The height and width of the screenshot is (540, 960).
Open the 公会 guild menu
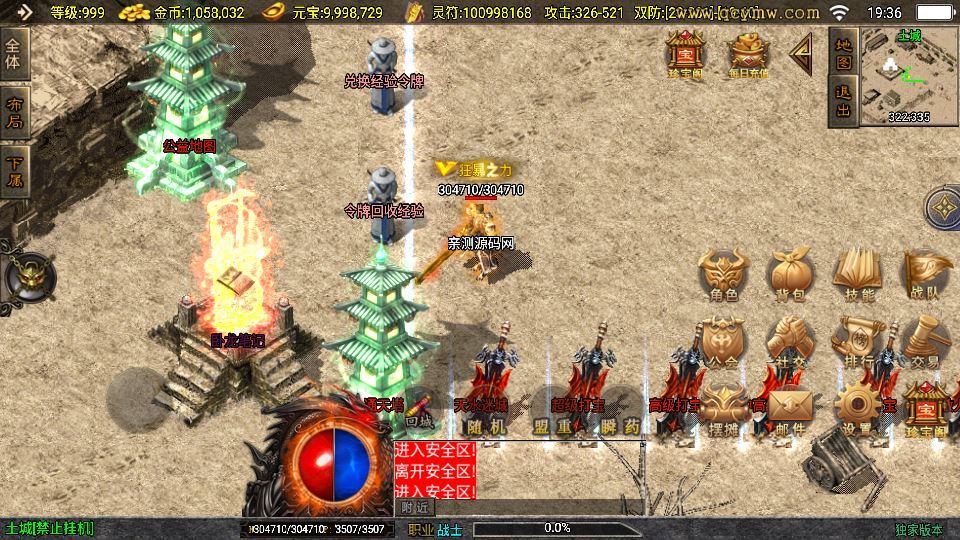click(x=724, y=340)
